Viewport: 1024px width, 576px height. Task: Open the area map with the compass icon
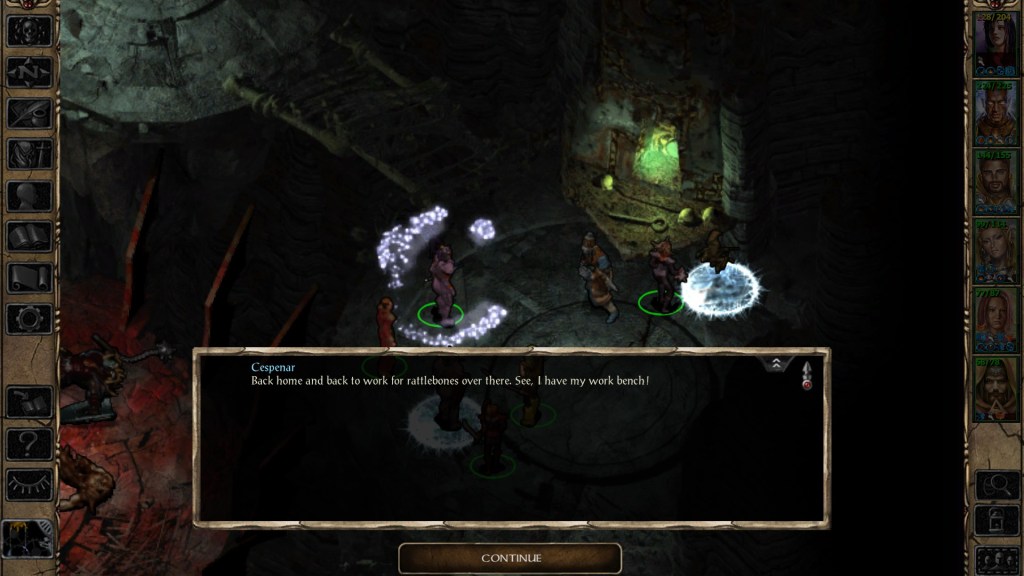tap(29, 72)
